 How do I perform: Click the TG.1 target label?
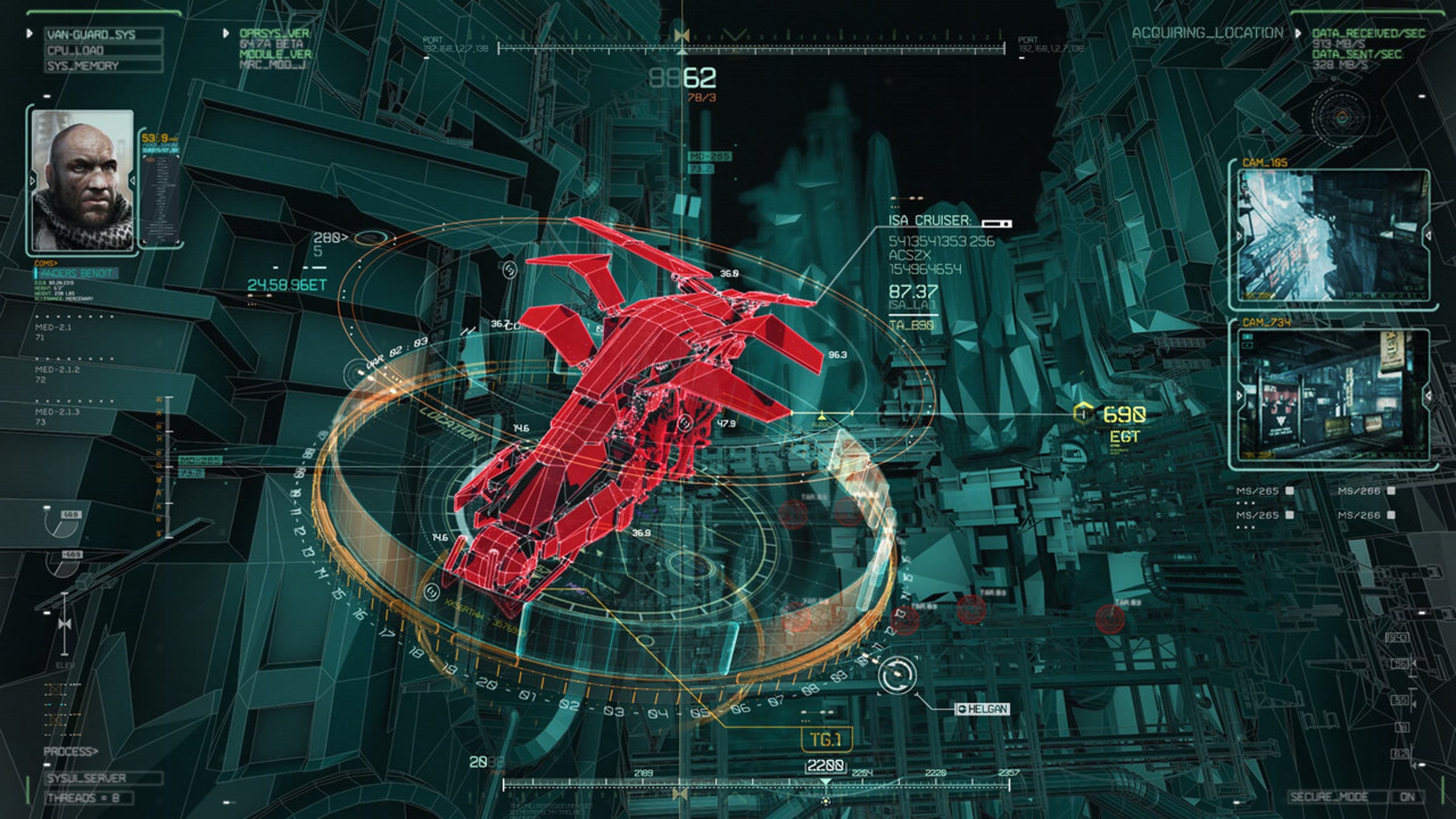[827, 740]
